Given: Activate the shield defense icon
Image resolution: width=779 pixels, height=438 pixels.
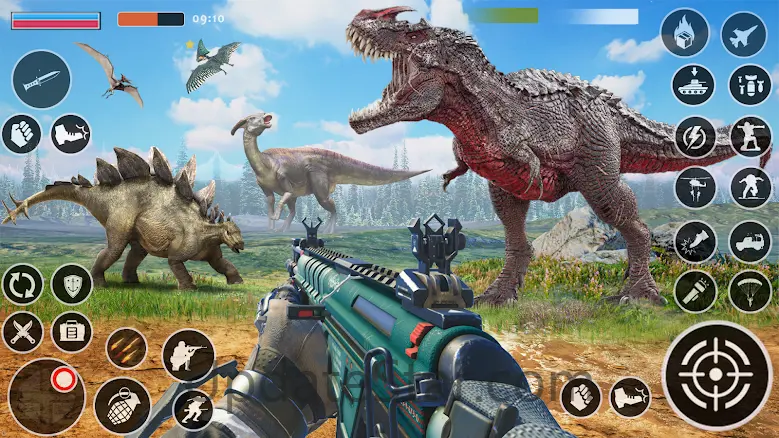Looking at the screenshot, I should [72, 284].
